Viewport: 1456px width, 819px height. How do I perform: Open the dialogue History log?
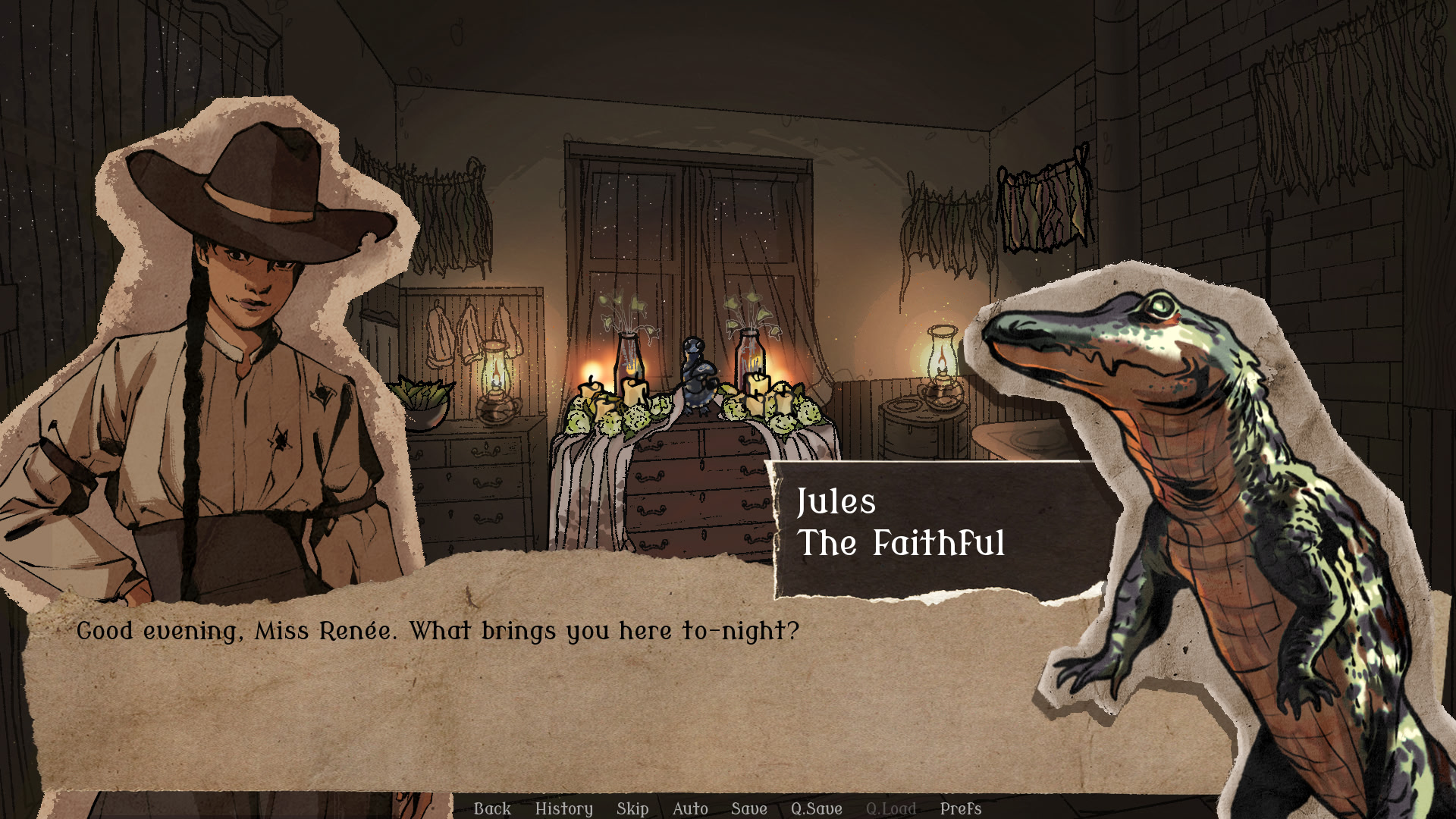[x=563, y=808]
